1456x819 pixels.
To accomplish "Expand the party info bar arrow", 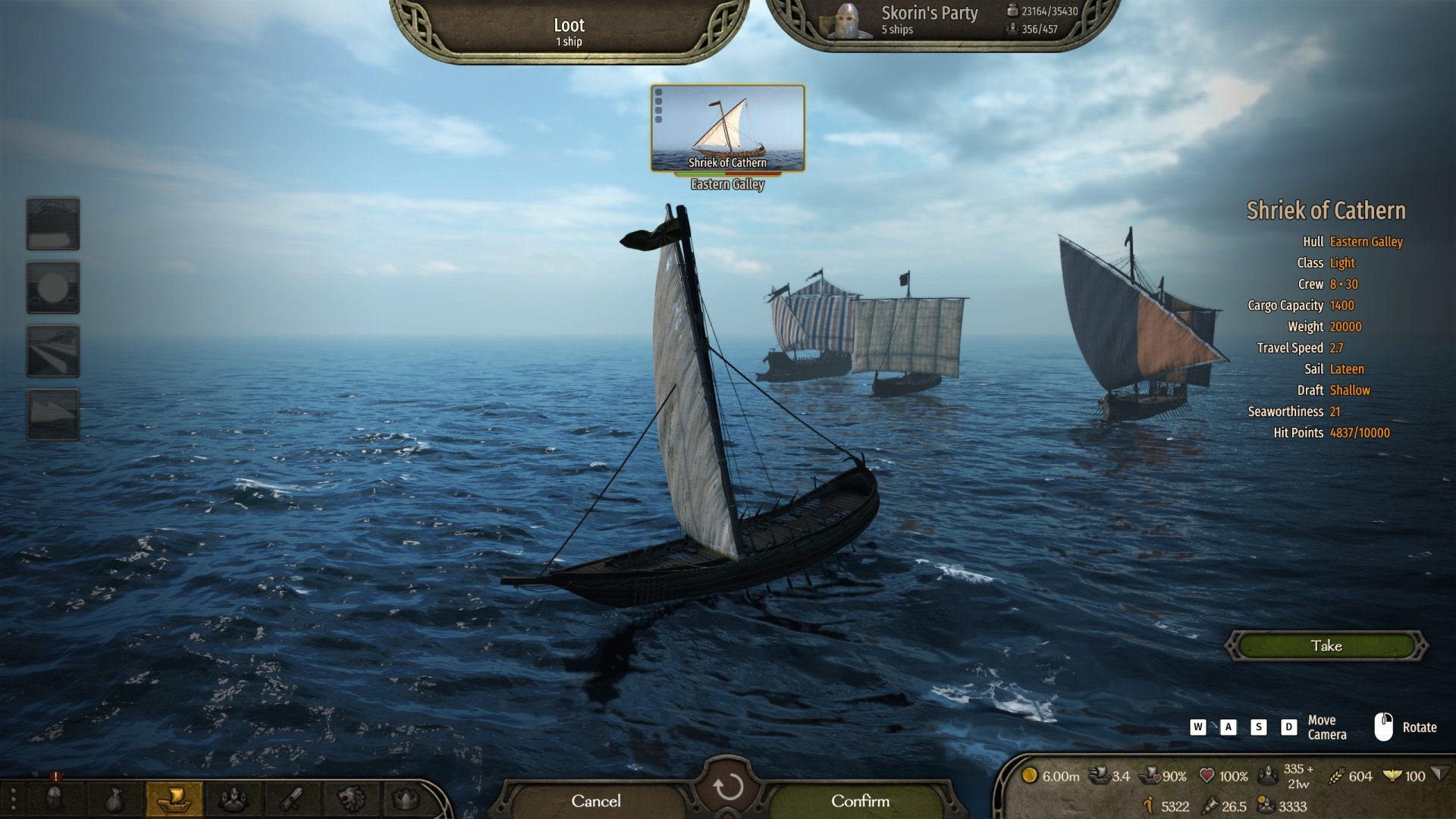I will click(x=1439, y=774).
